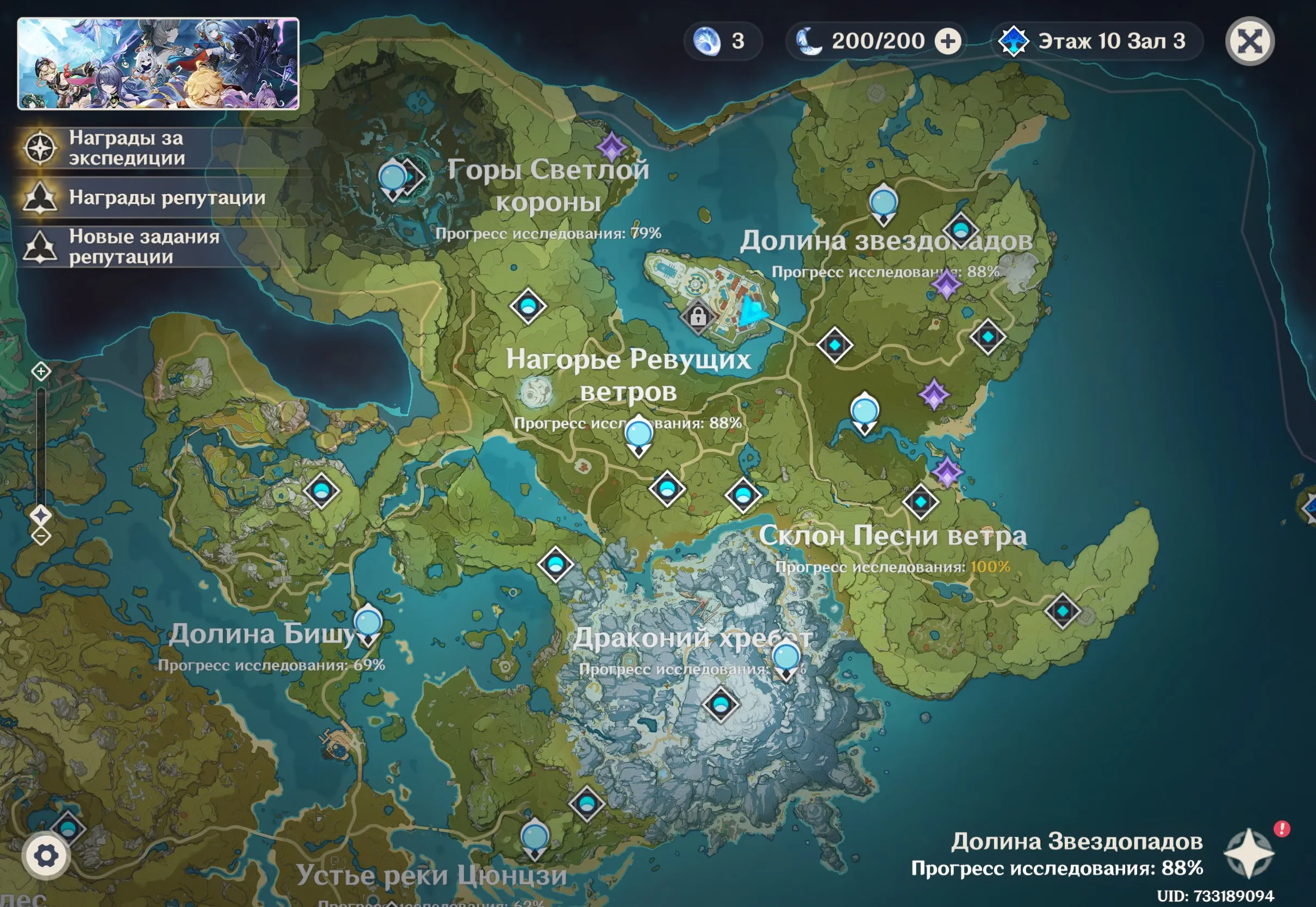Screen dimensions: 1316x907
Task: Zoom in the map with plus control
Action: point(41,371)
